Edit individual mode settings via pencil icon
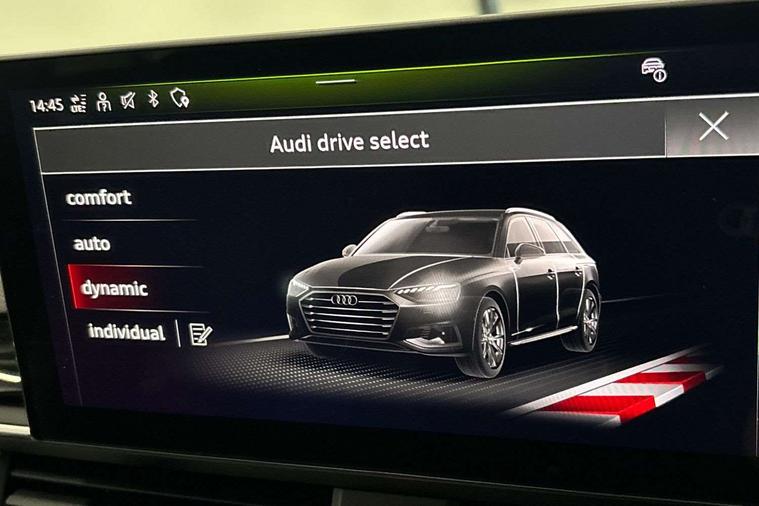Viewport: 759px width, 506px height. (x=200, y=334)
